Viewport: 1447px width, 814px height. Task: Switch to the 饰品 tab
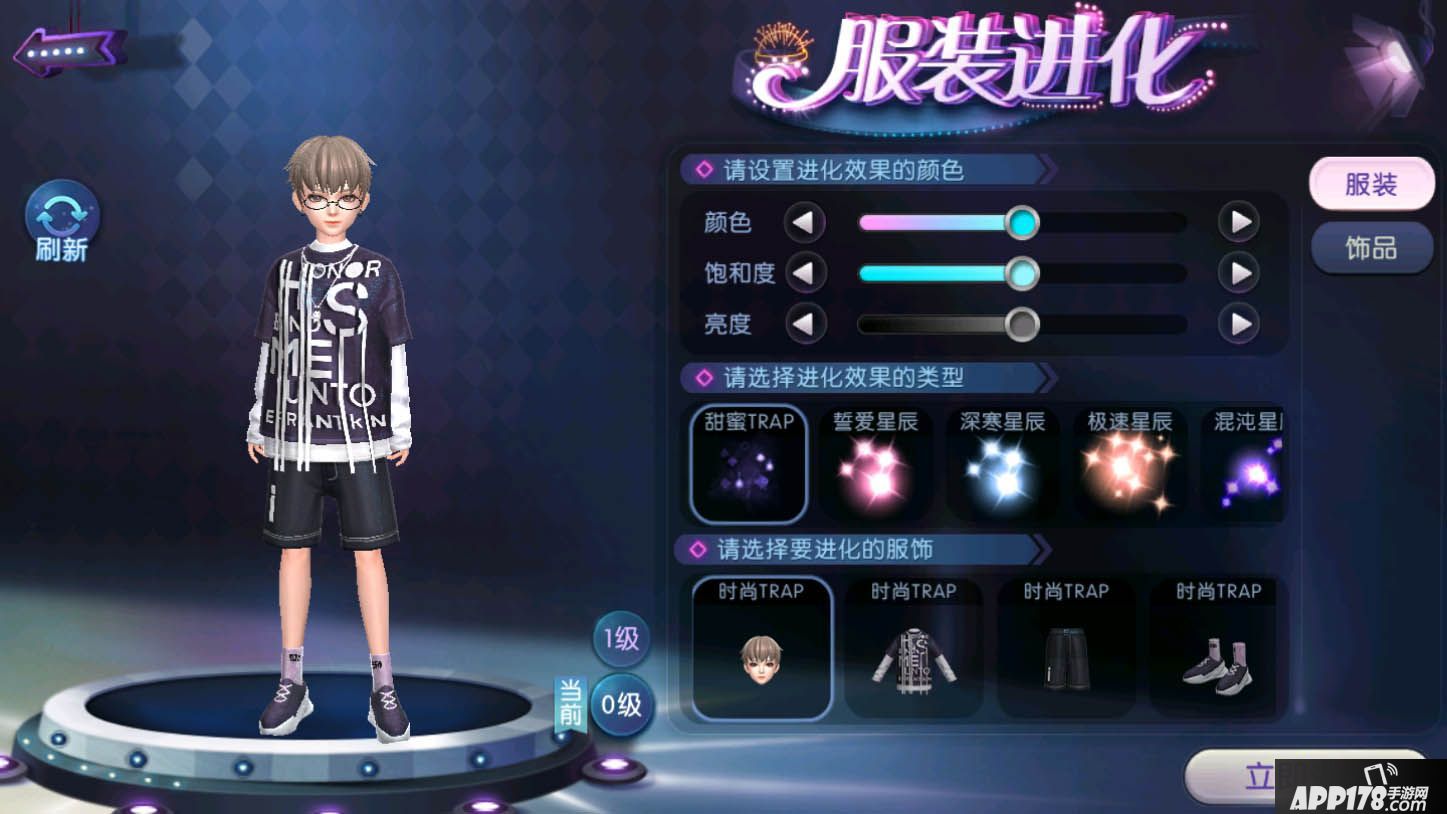(1371, 248)
